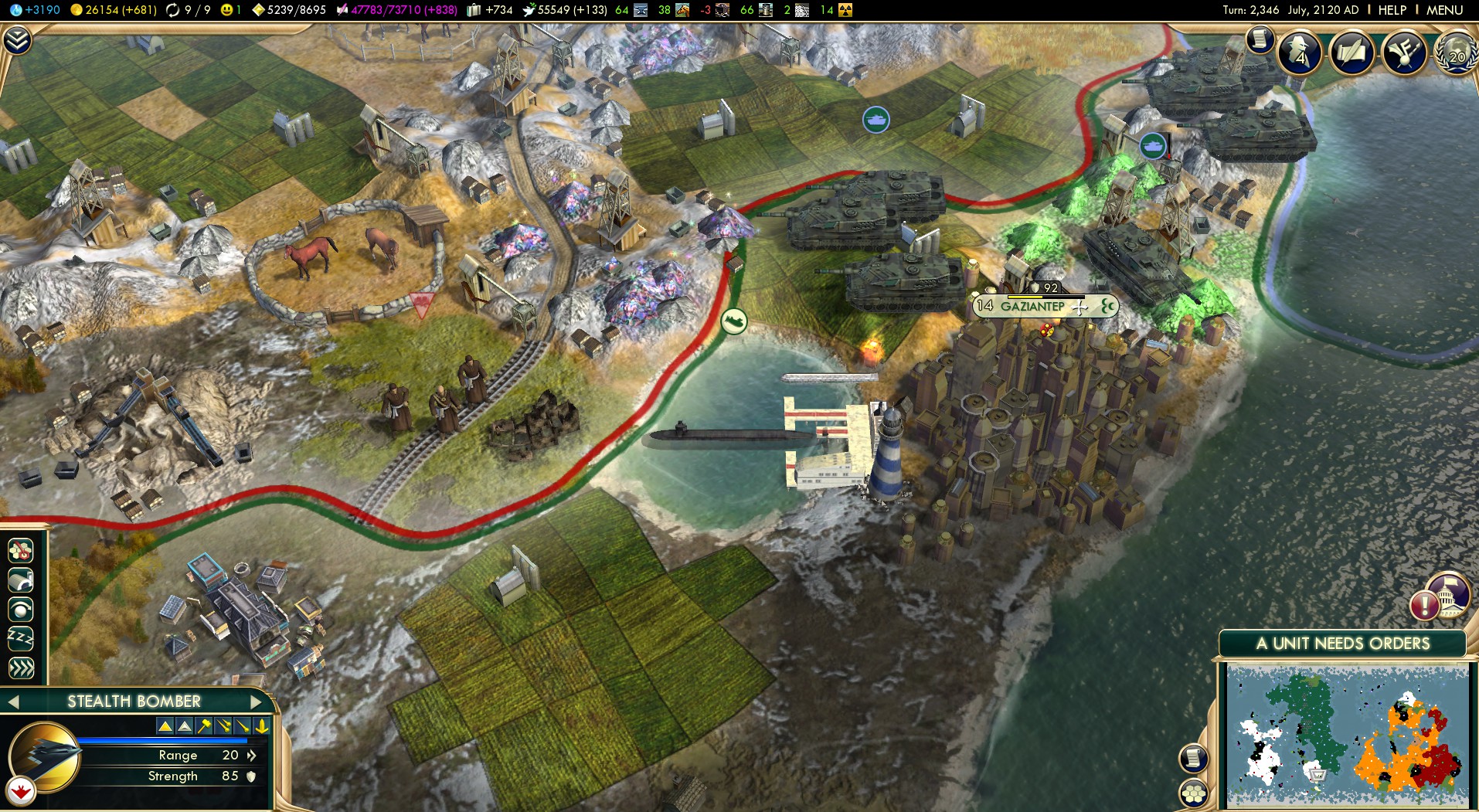This screenshot has height=812, width=1479.
Task: Click the Stealth Bomber unit portrait
Action: tap(45, 759)
